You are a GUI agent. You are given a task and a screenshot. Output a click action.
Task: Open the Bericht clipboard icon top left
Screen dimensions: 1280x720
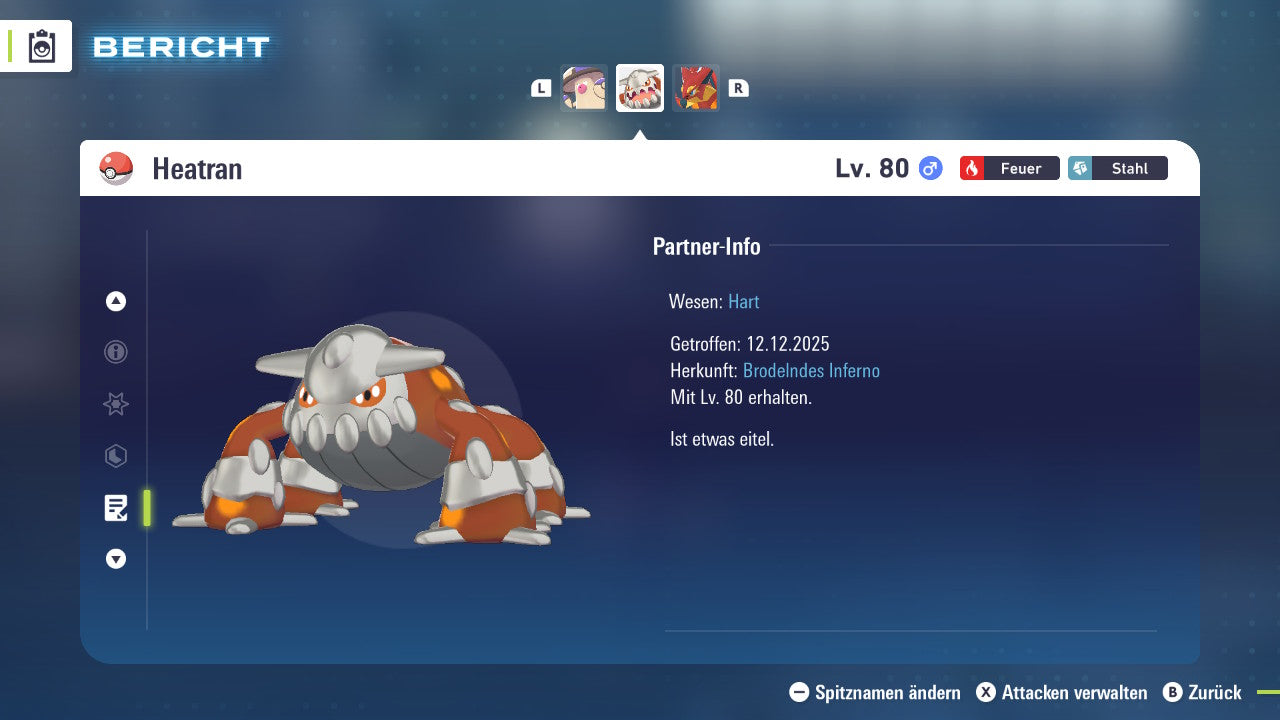click(x=40, y=45)
